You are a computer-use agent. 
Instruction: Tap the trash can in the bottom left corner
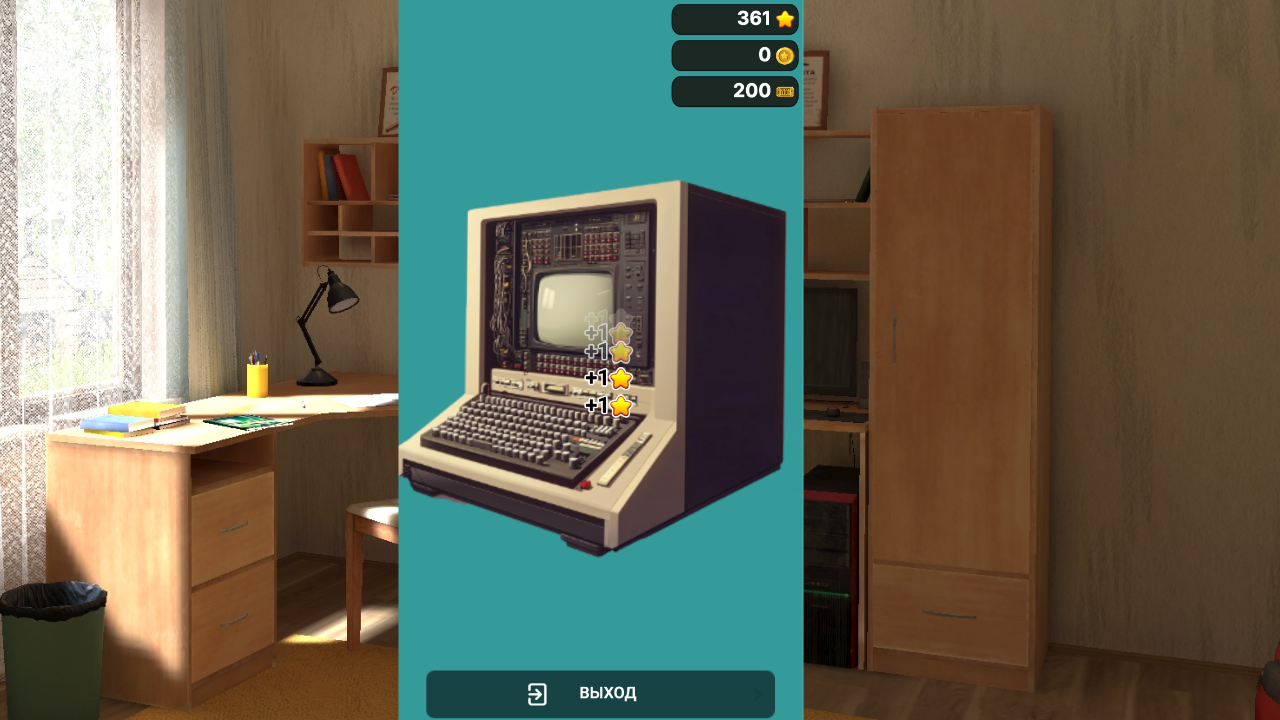(x=55, y=640)
